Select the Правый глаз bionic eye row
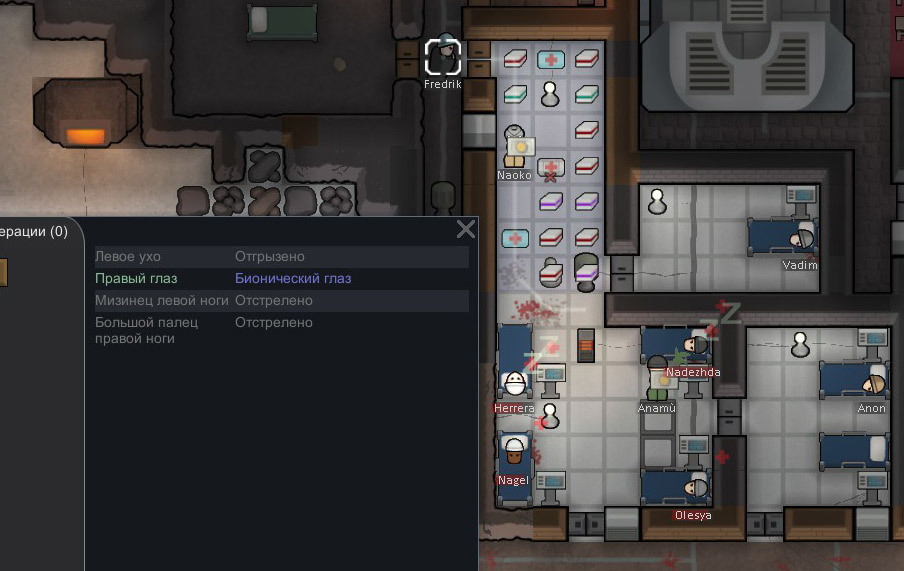 click(281, 279)
